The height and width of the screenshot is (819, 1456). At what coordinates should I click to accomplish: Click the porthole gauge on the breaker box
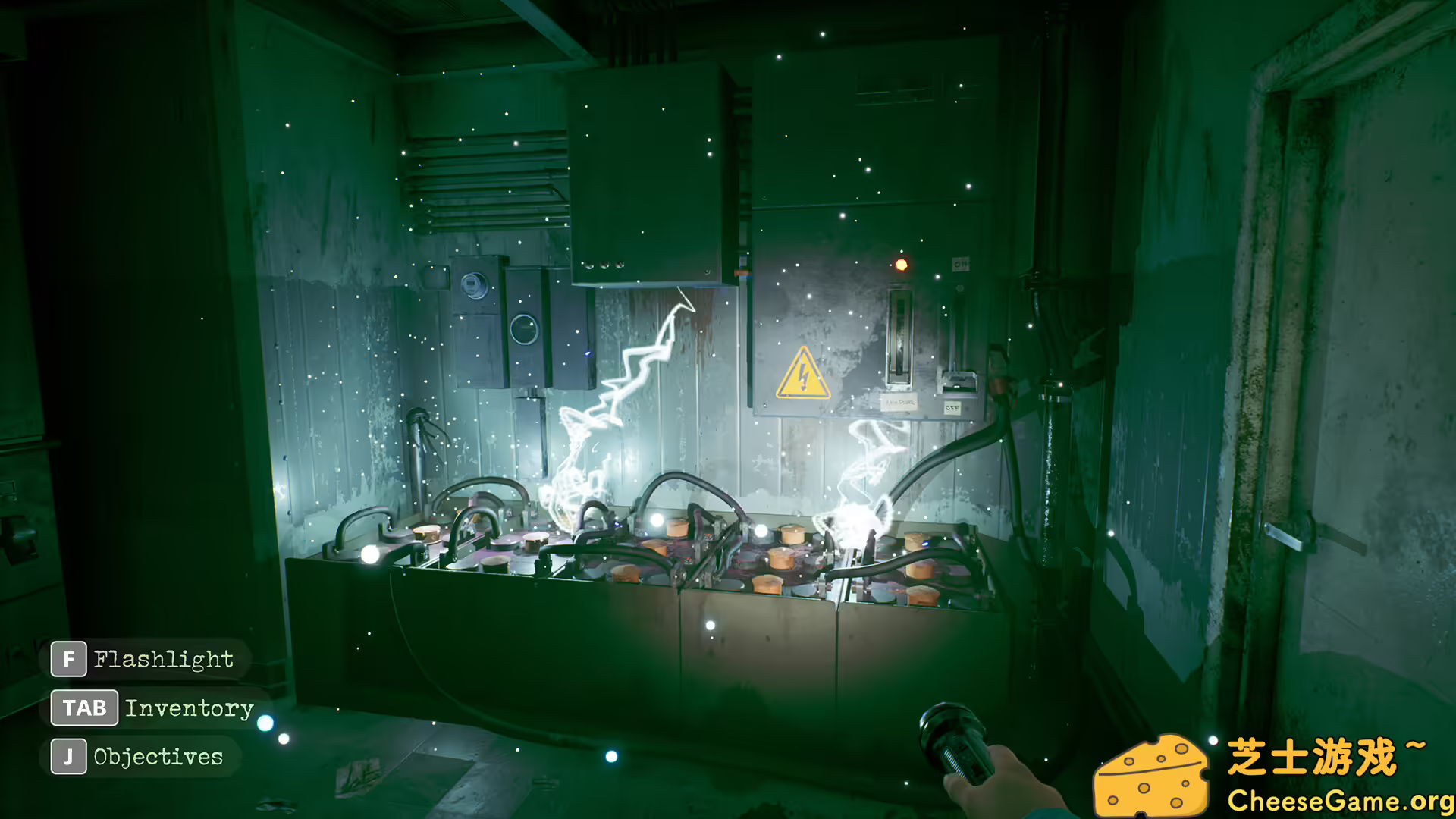526,329
